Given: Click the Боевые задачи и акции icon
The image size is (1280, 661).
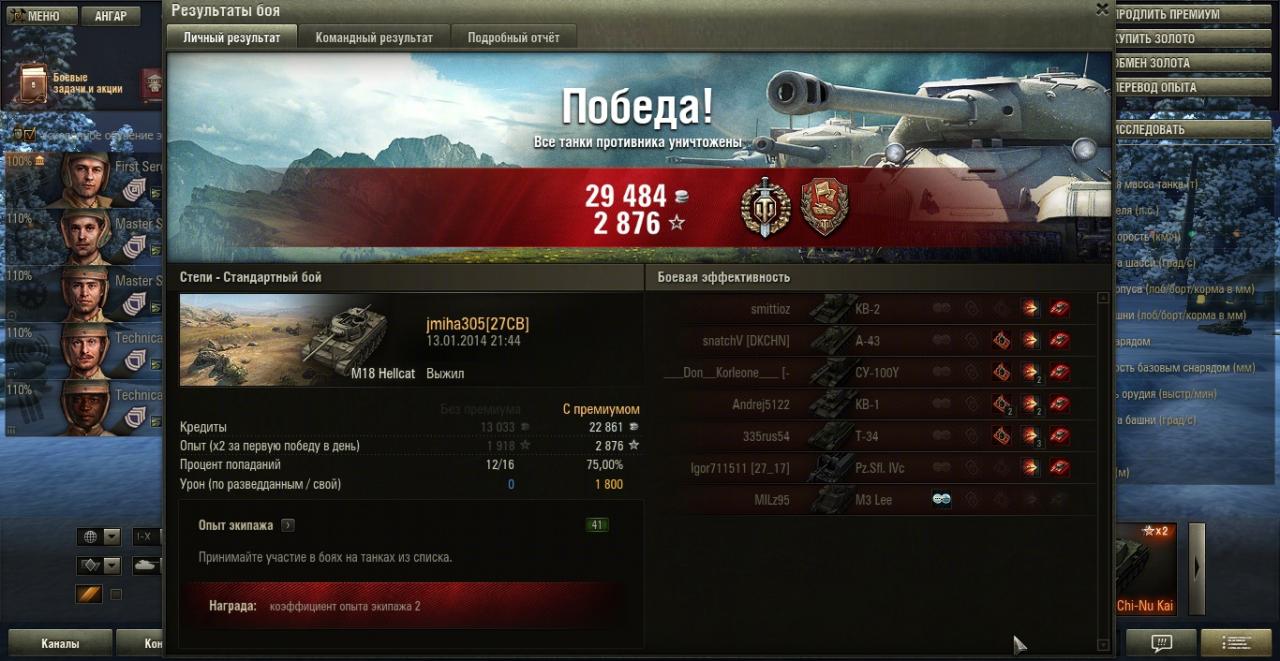Looking at the screenshot, I should click(34, 83).
